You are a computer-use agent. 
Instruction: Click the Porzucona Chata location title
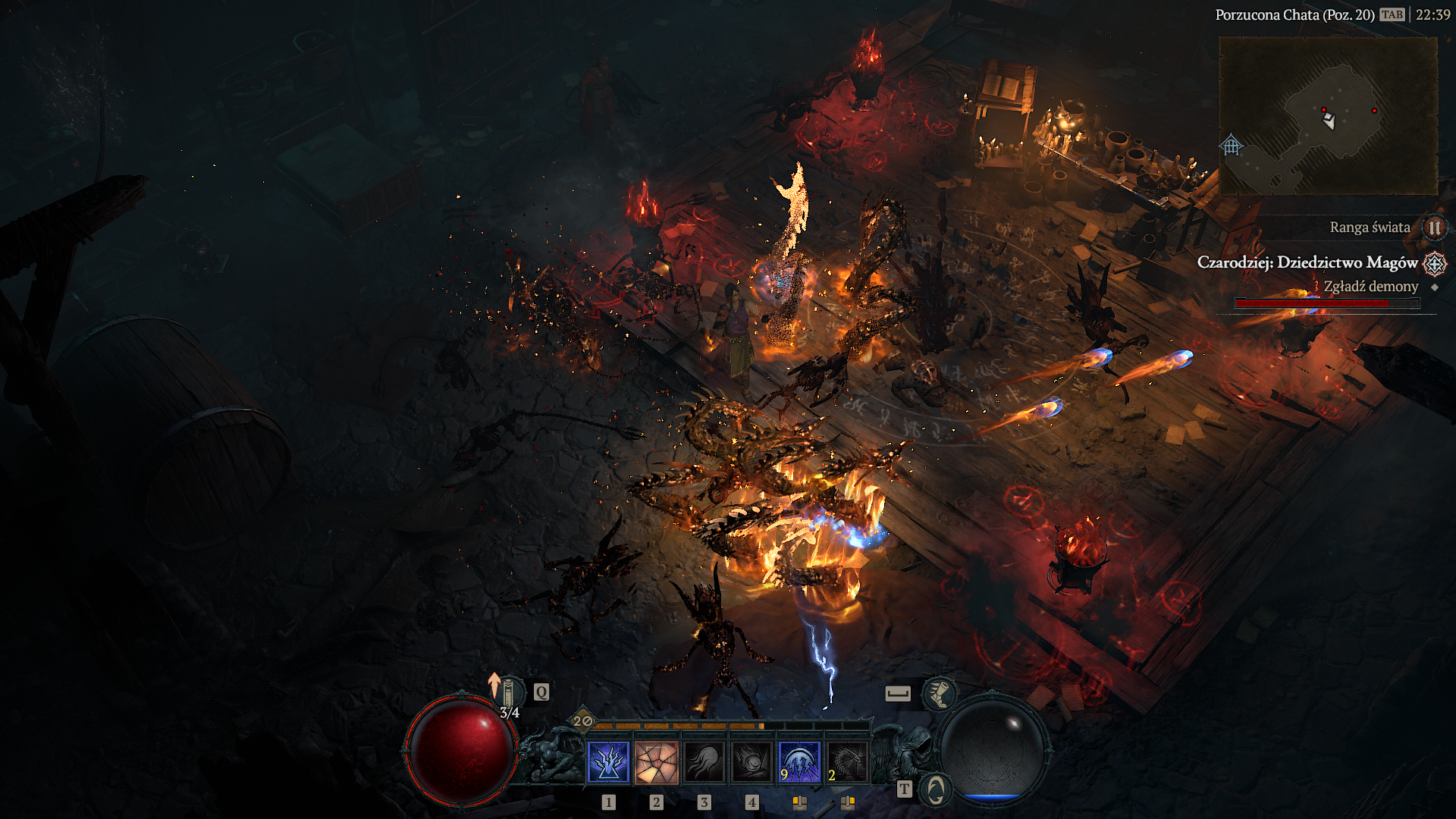(x=1294, y=14)
